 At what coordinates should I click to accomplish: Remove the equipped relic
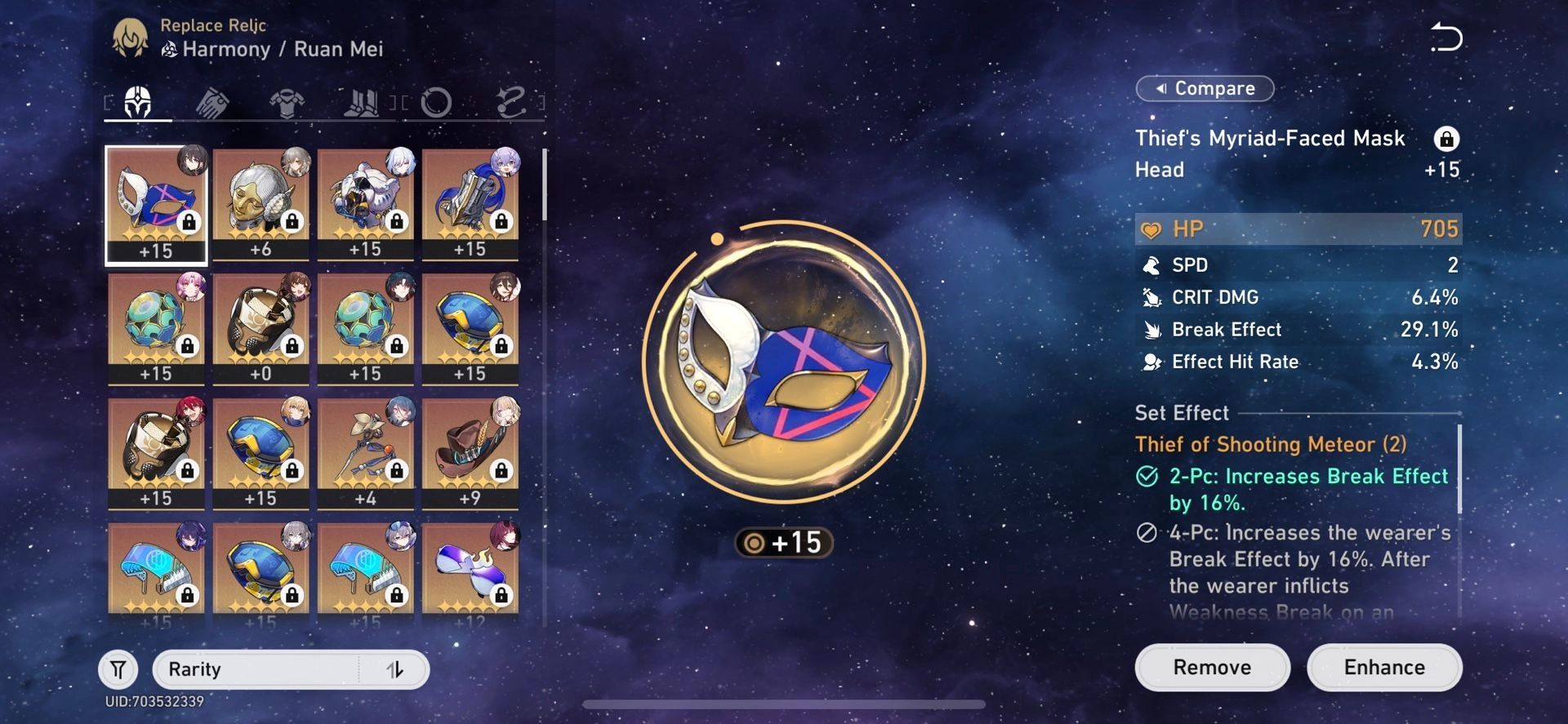point(1212,667)
